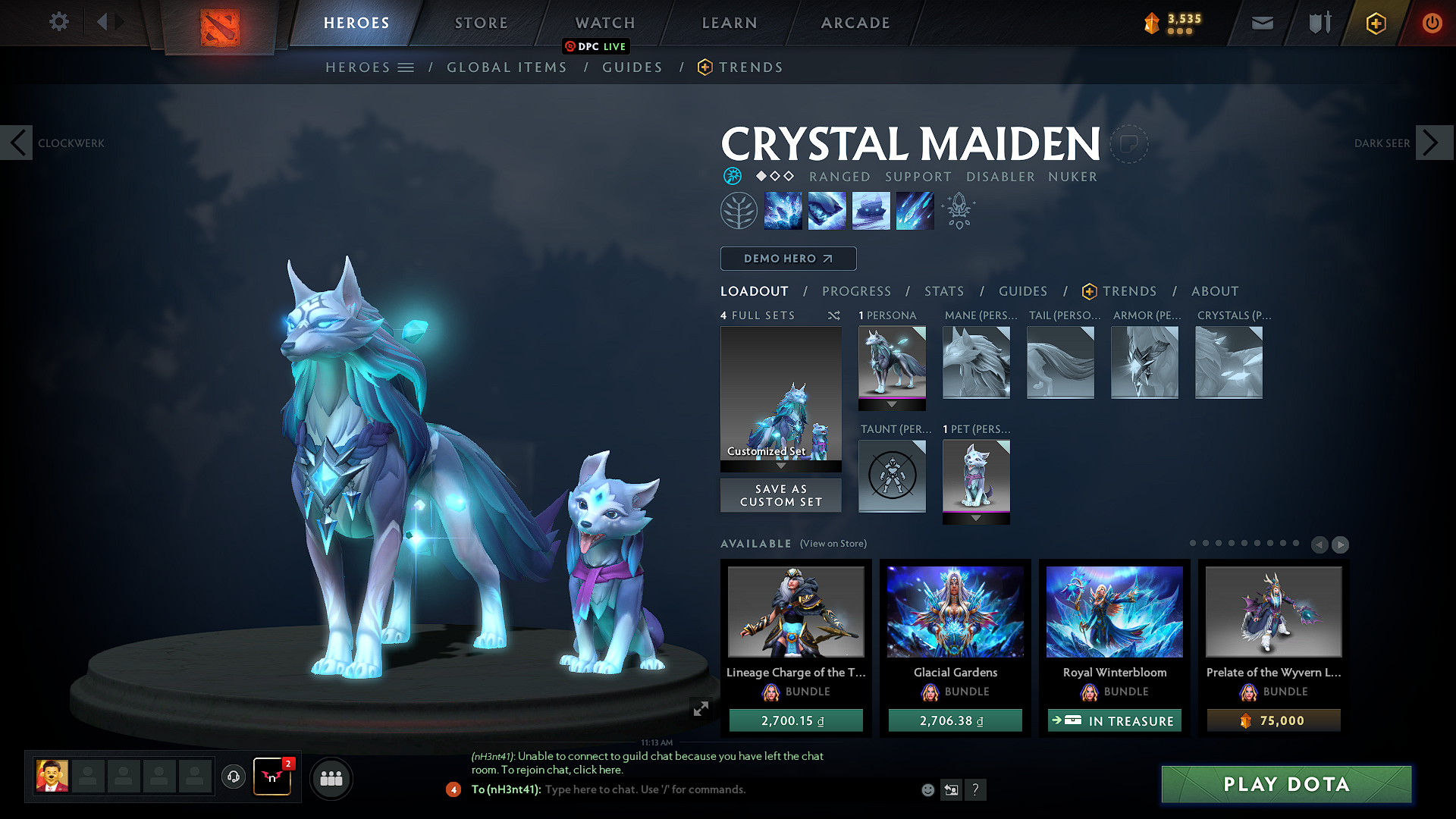Open the Armory with the crossed-swords icon
The width and height of the screenshot is (1456, 819).
tap(1318, 22)
